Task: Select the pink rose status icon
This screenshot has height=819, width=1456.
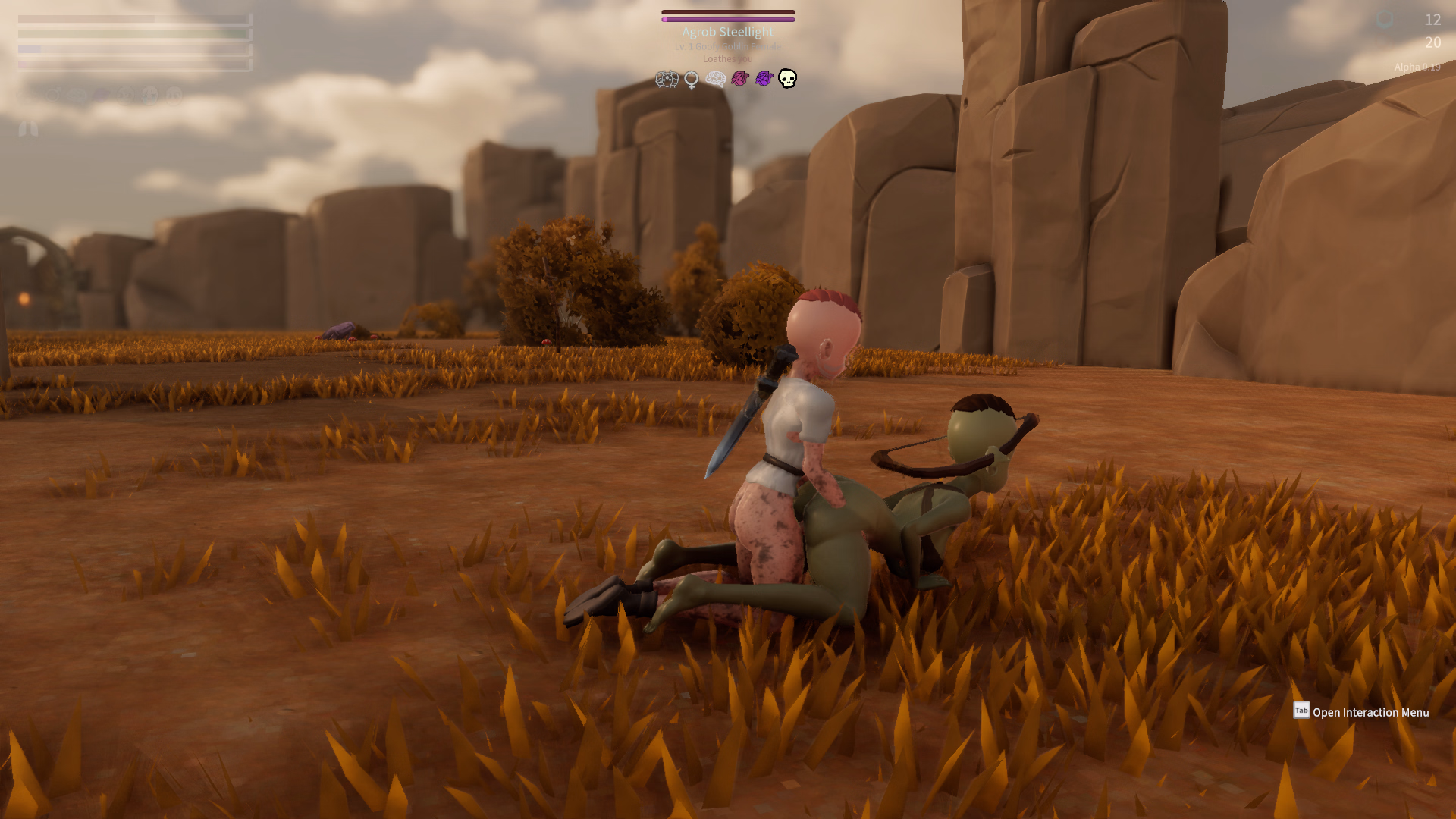Action: [740, 79]
